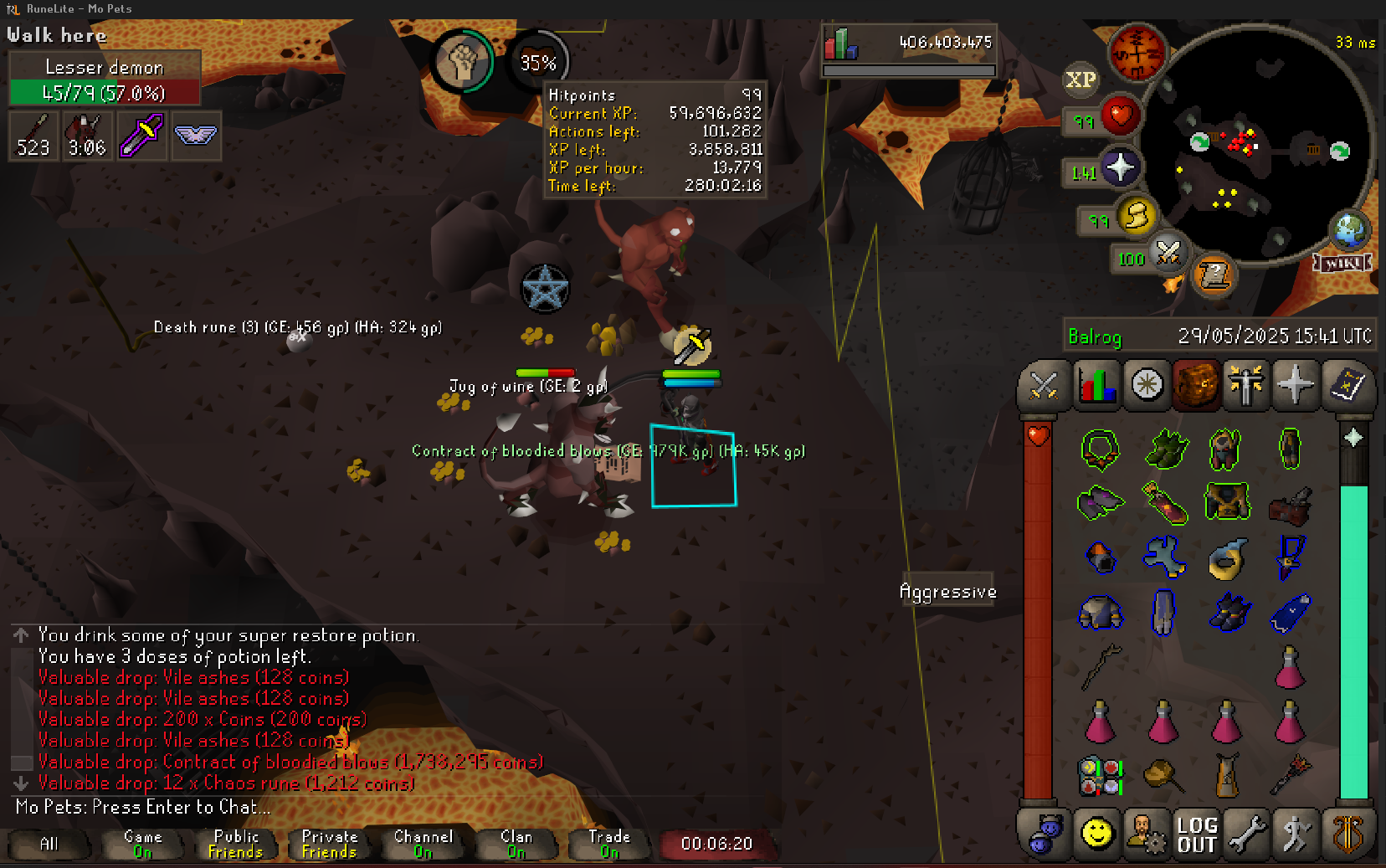This screenshot has height=868, width=1386.
Task: Open the wrench Settings tab
Action: [x=1247, y=835]
